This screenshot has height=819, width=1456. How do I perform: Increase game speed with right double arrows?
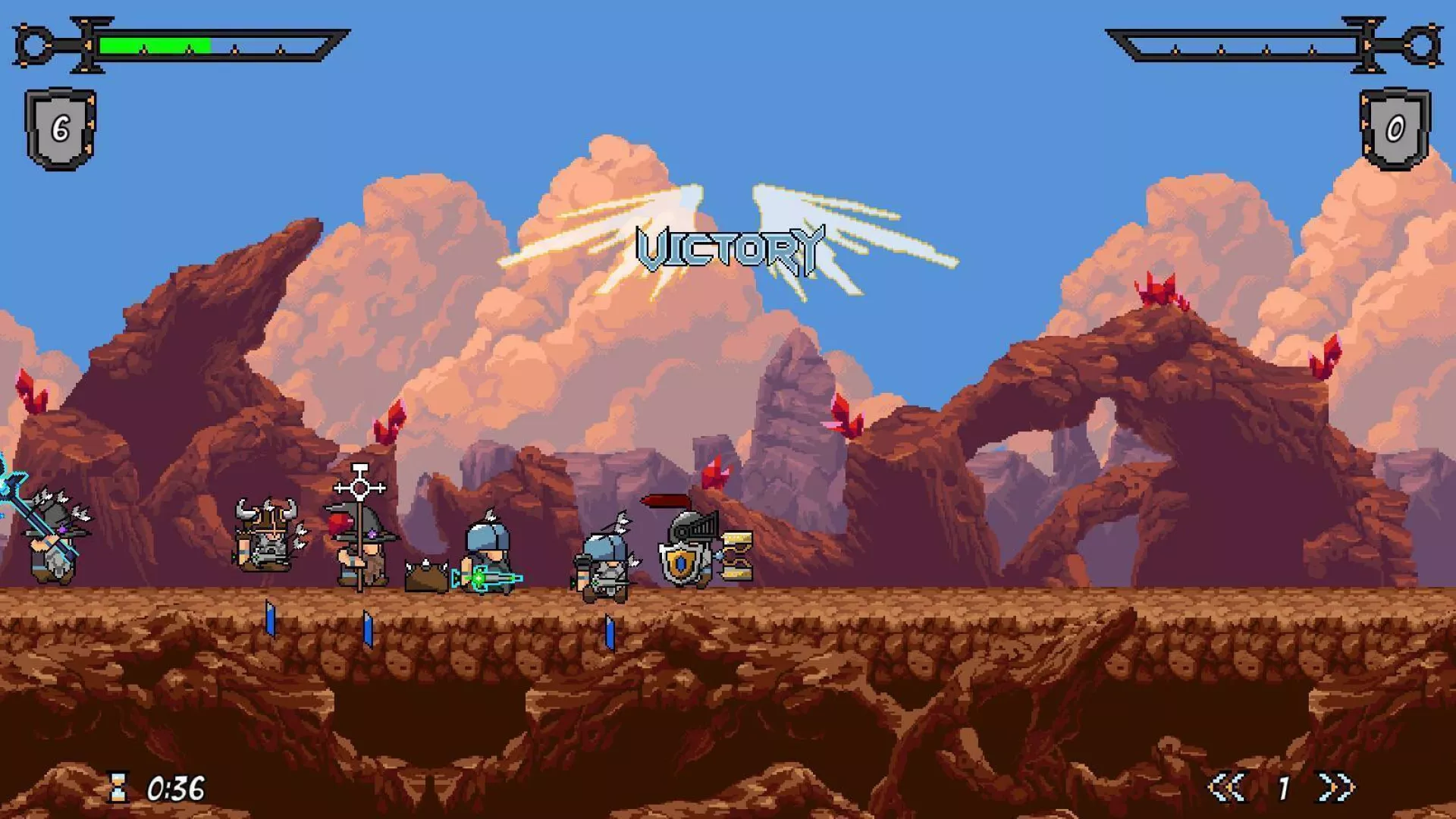click(1336, 787)
